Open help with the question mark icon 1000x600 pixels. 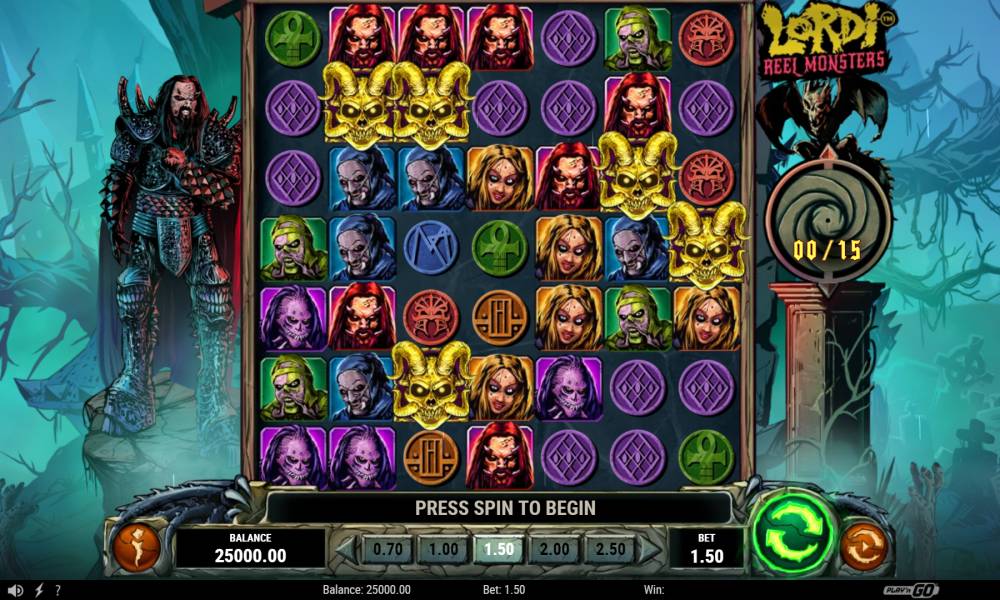[58, 590]
